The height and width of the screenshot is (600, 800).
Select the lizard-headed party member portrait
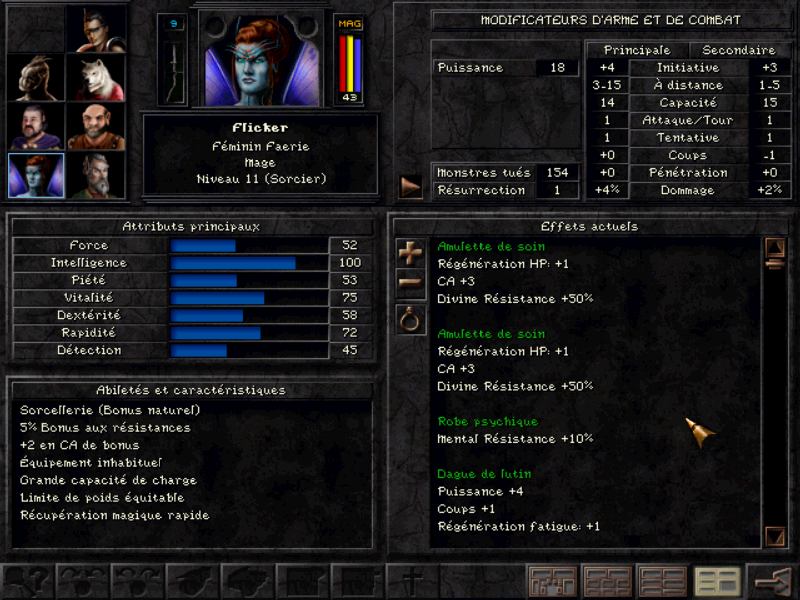click(x=36, y=76)
